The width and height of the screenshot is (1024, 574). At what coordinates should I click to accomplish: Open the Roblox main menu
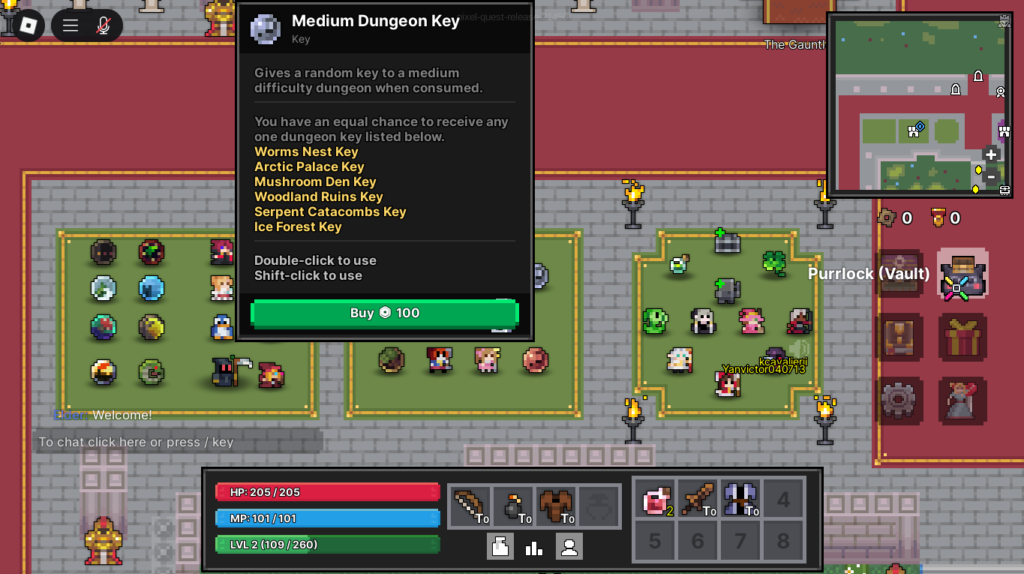(28, 25)
